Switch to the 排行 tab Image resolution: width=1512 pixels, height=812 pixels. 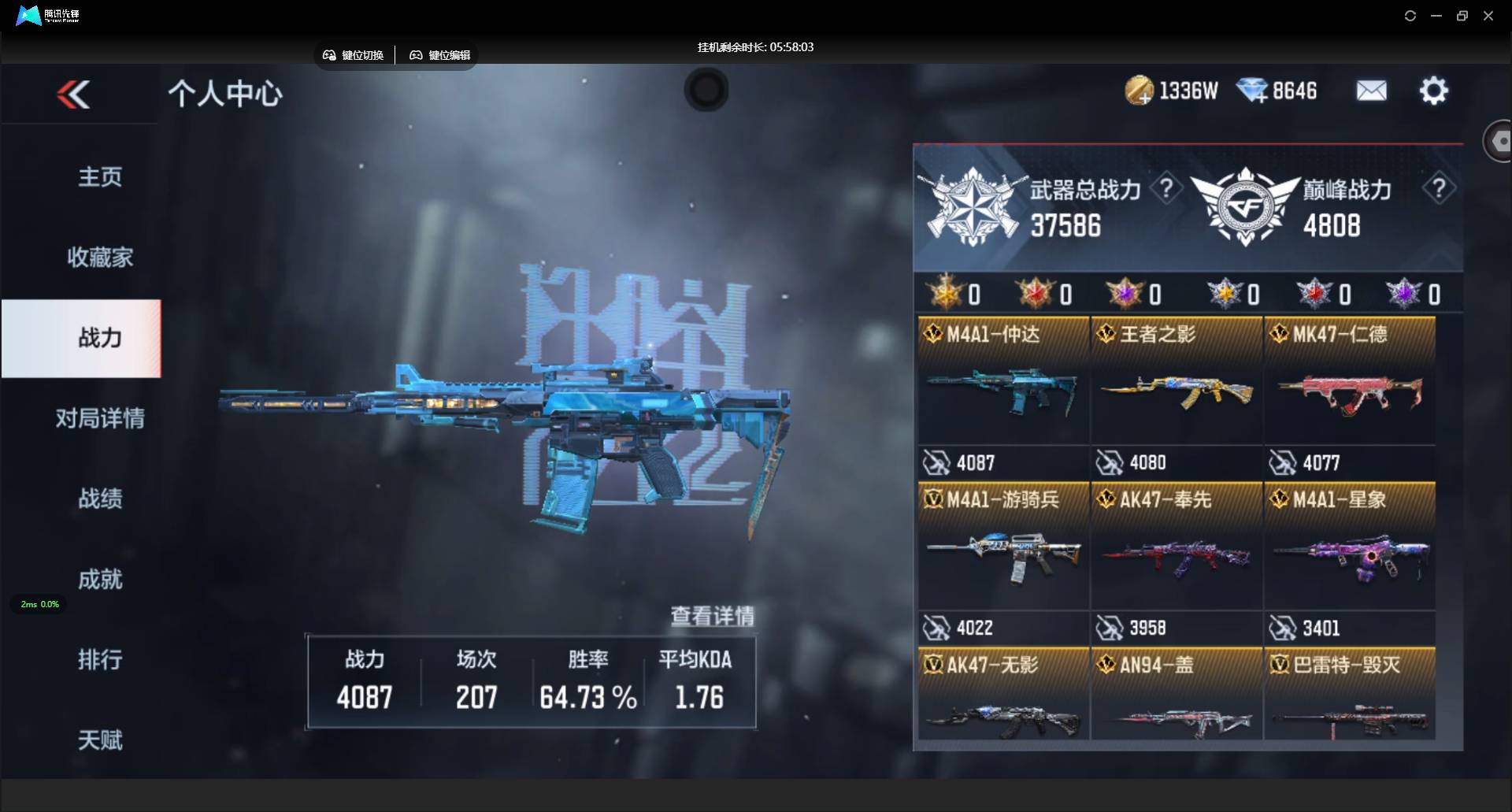[100, 660]
